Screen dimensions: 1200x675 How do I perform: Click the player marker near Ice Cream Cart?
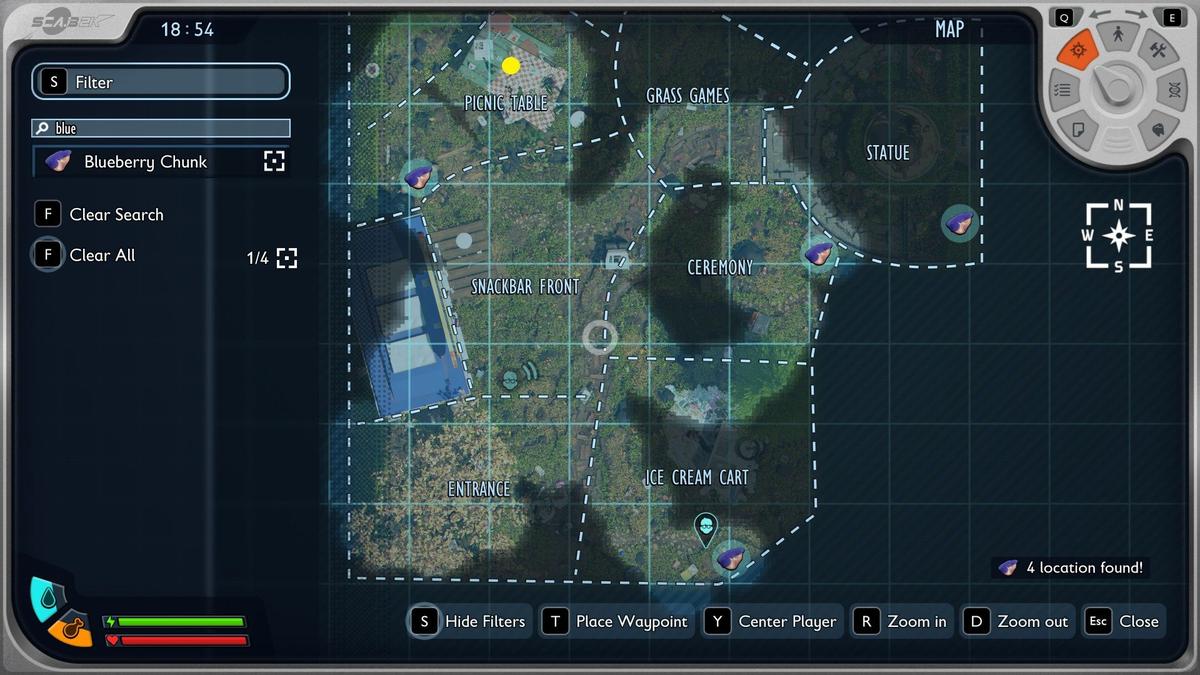[706, 527]
